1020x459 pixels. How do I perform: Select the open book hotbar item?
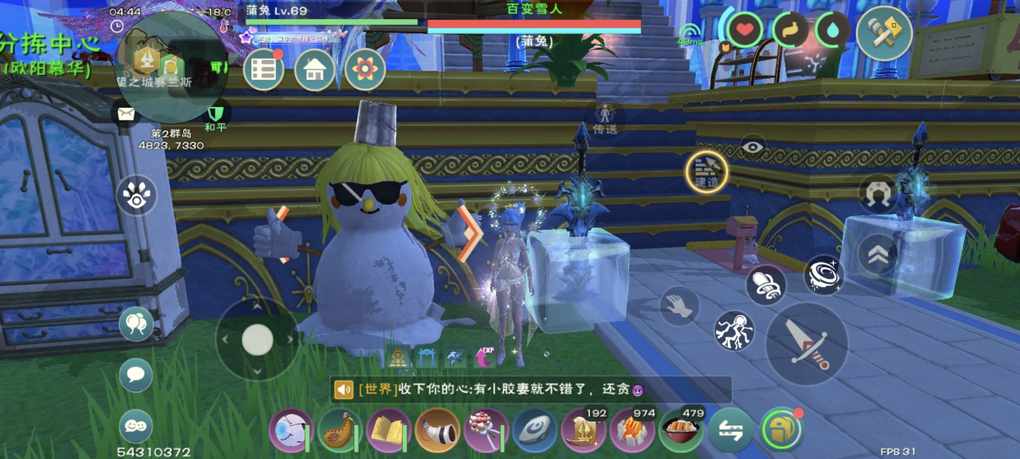pos(388,431)
